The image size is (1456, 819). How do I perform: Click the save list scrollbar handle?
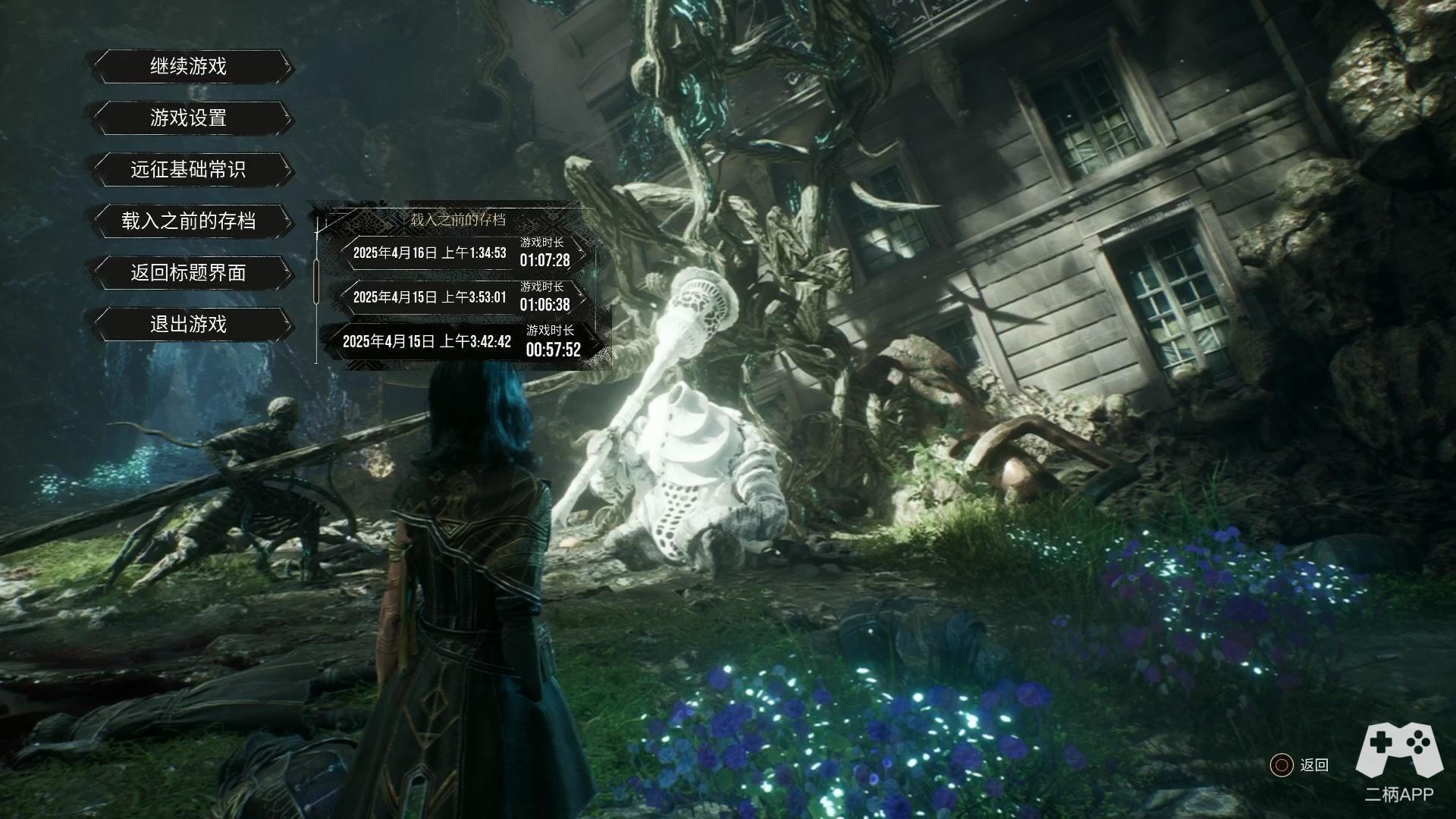pyautogui.click(x=316, y=281)
